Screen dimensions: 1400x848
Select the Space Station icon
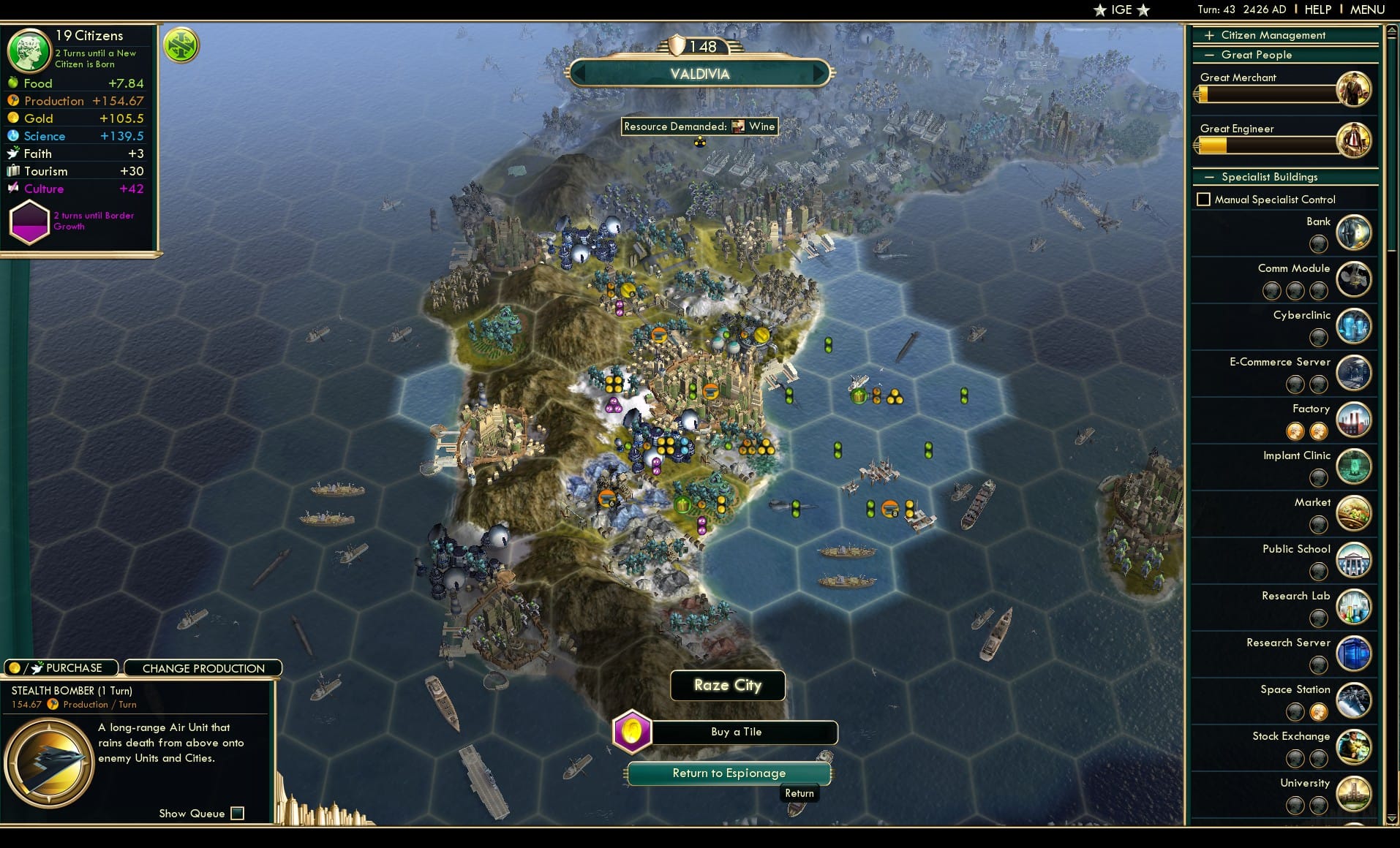tap(1354, 701)
